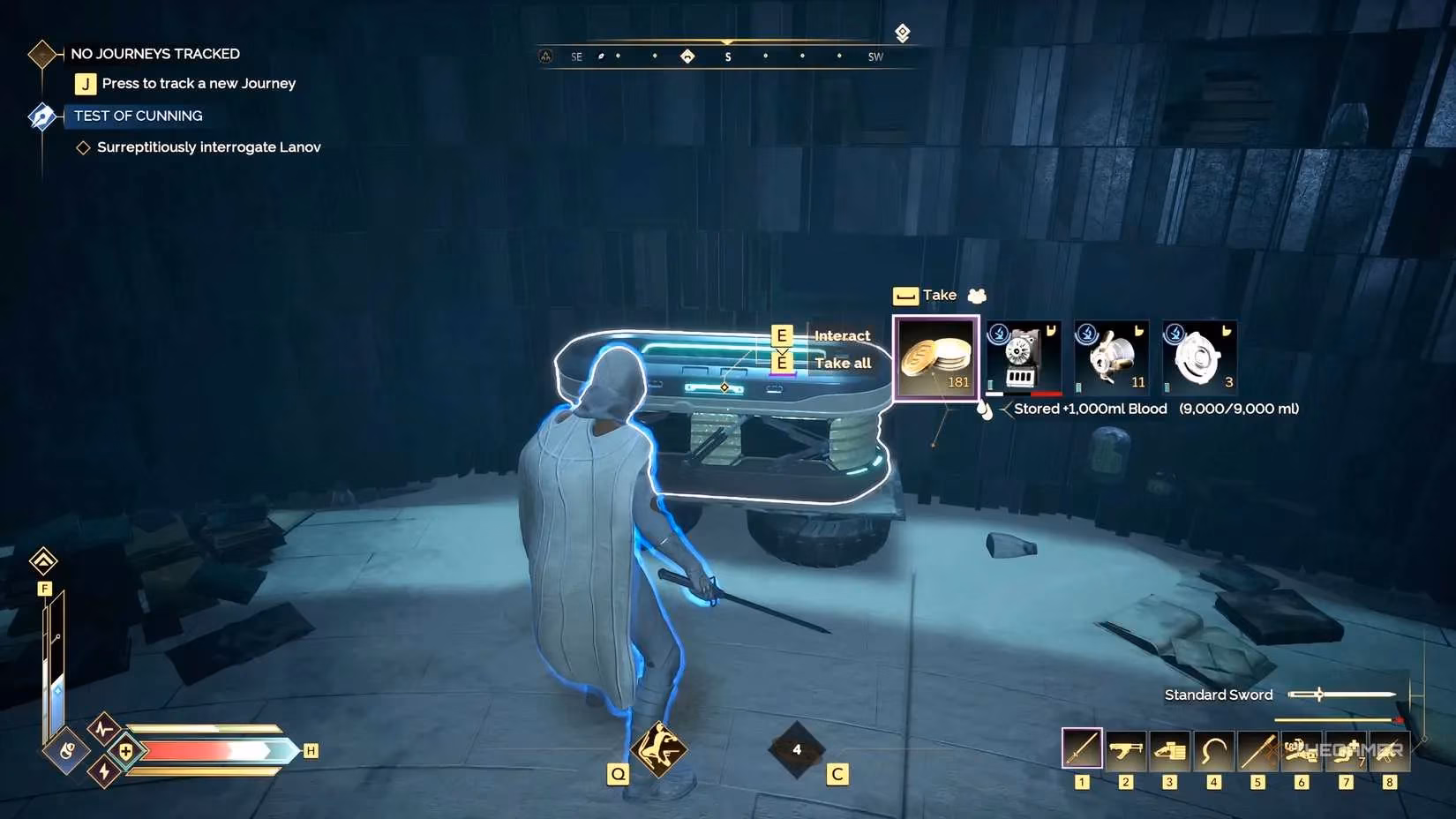Equip the sickle-shaped item in slot 4
The image size is (1456, 819).
pyautogui.click(x=1214, y=750)
